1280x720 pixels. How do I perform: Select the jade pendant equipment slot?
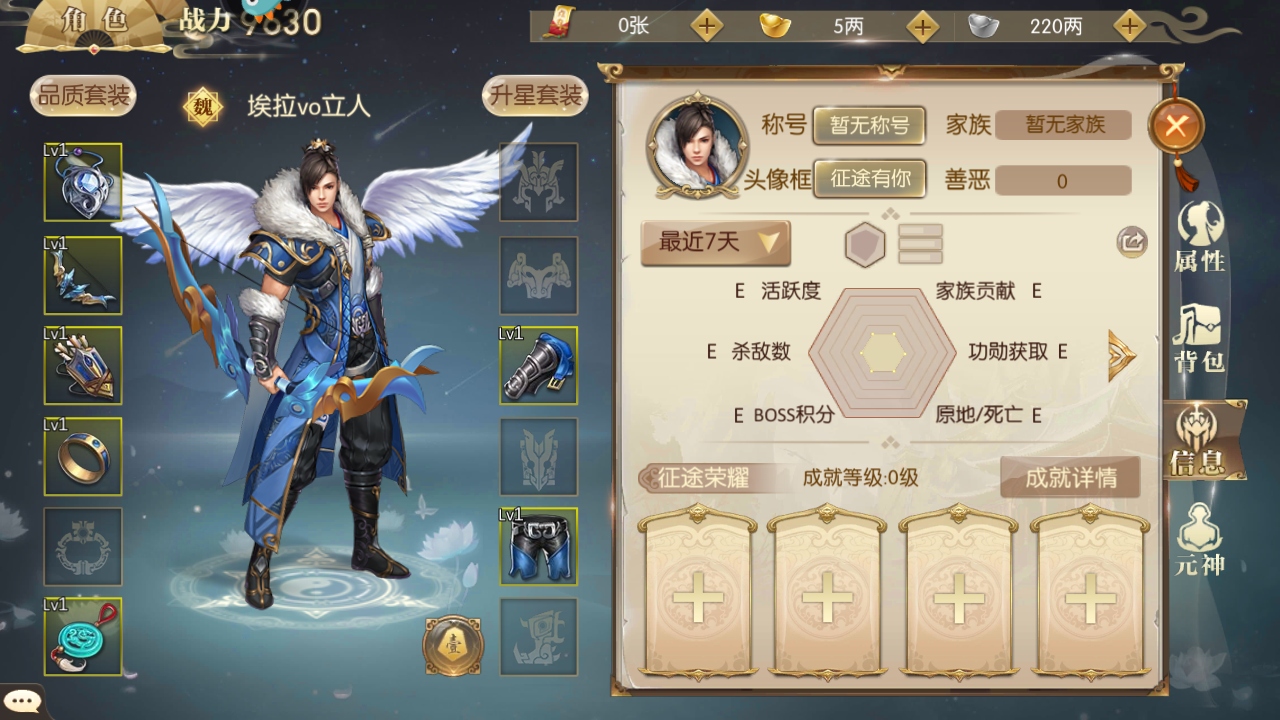(83, 637)
